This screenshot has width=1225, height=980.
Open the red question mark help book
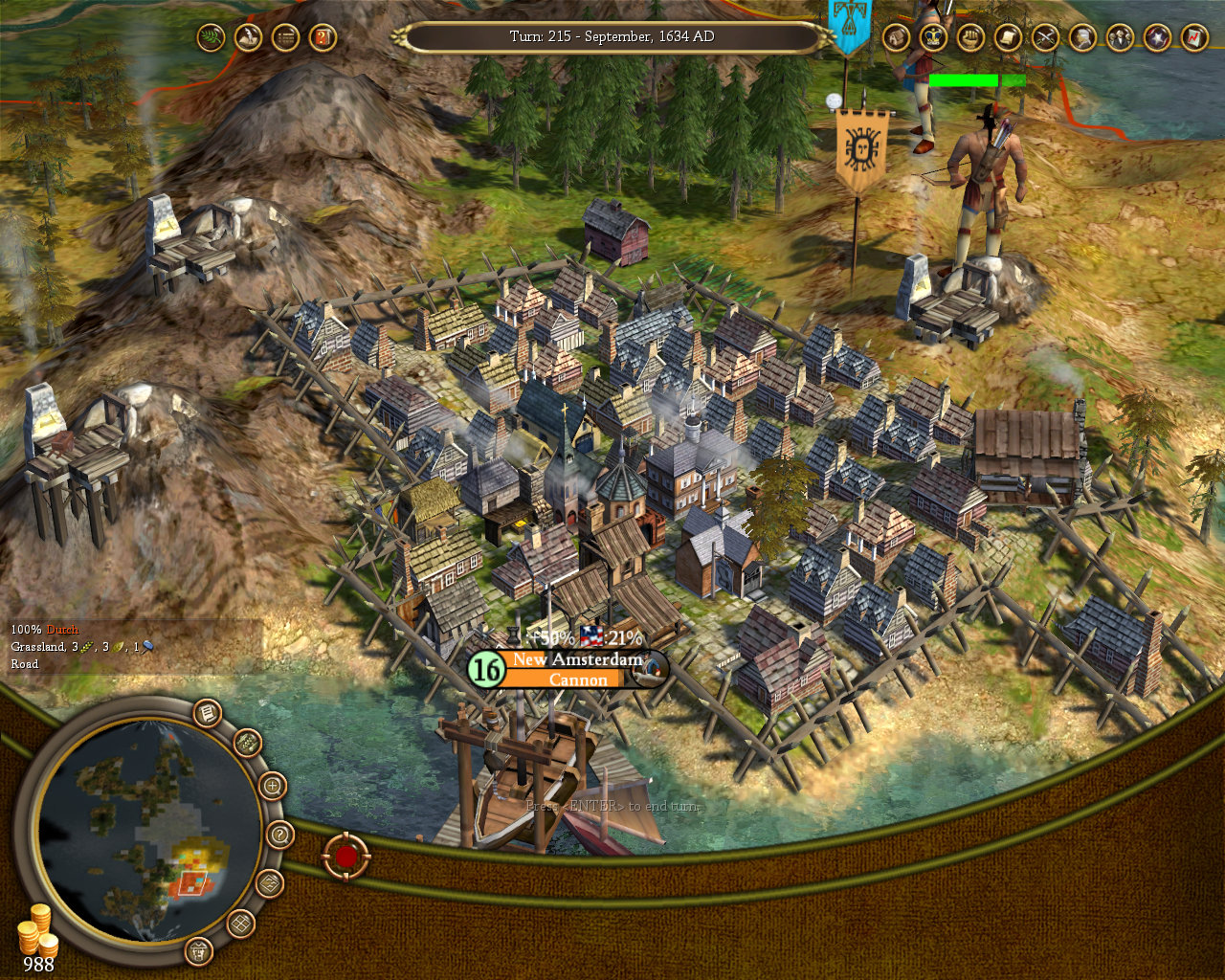coord(323,38)
